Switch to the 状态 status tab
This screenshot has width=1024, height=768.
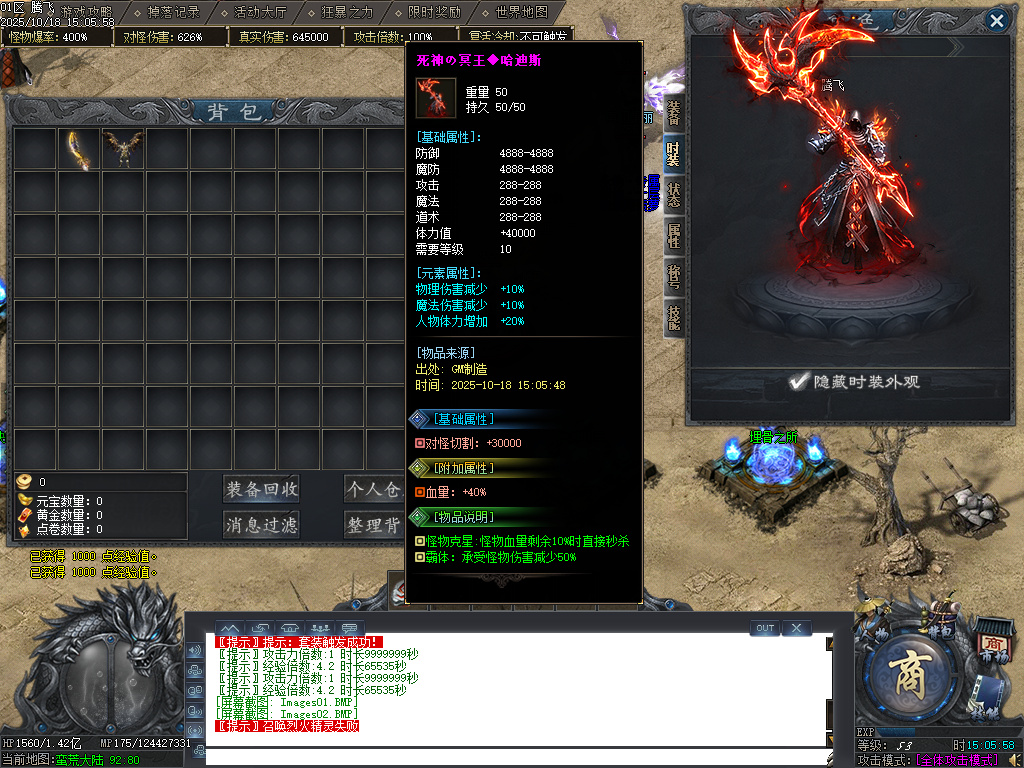coord(674,195)
